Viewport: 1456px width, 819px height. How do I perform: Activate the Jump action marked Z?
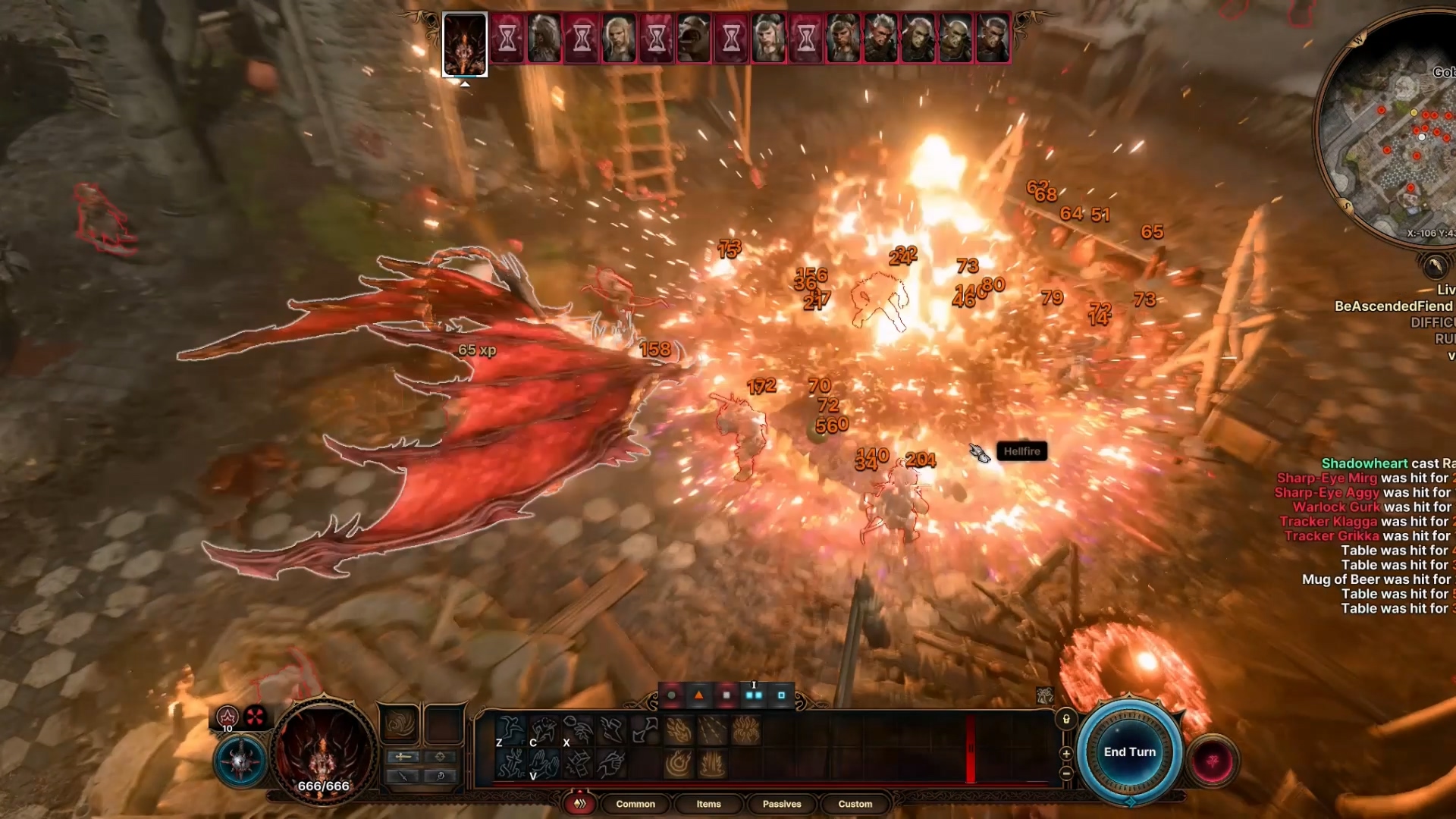pyautogui.click(x=510, y=731)
